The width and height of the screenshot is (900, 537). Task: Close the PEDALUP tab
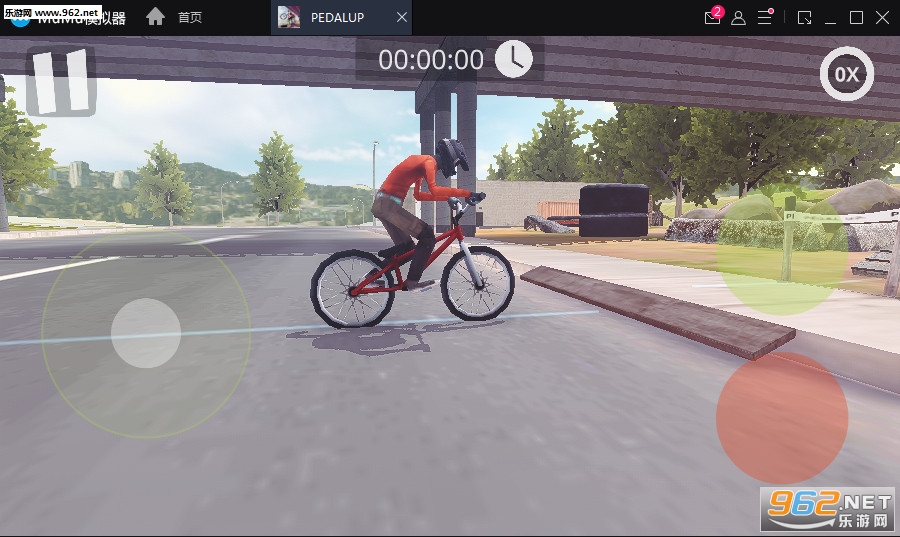402,18
